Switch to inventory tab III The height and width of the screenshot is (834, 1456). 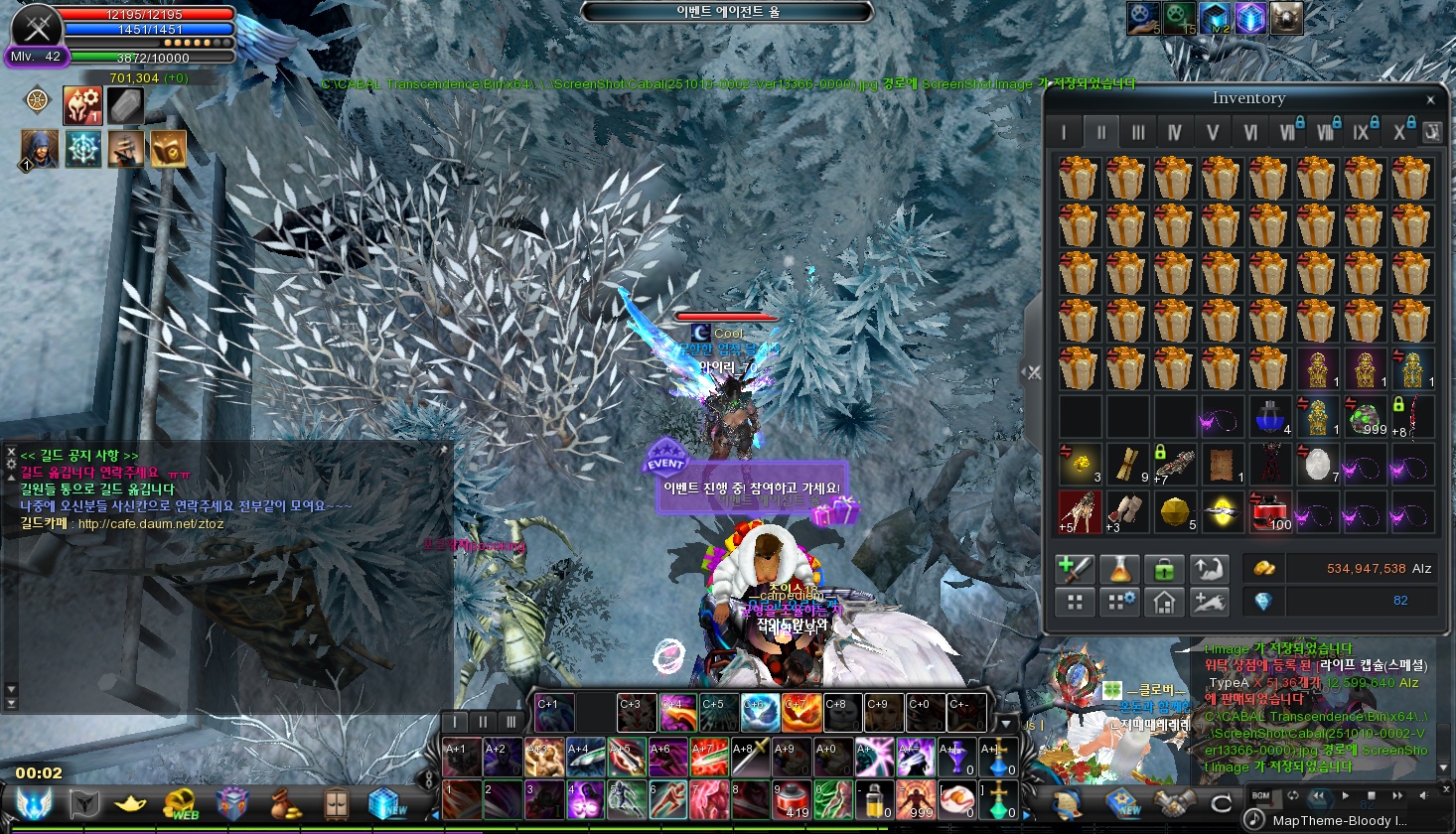pyautogui.click(x=1138, y=132)
